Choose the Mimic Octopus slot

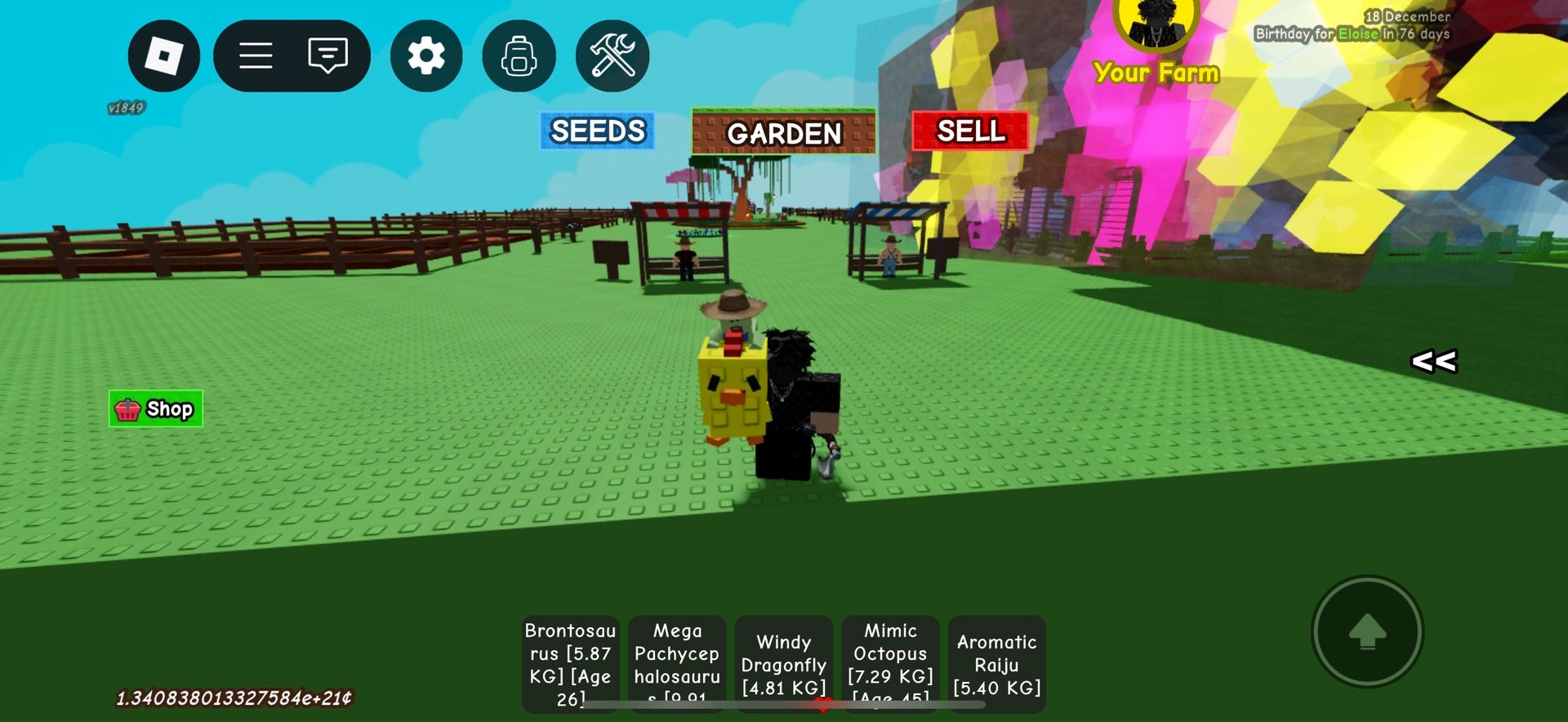coord(890,663)
